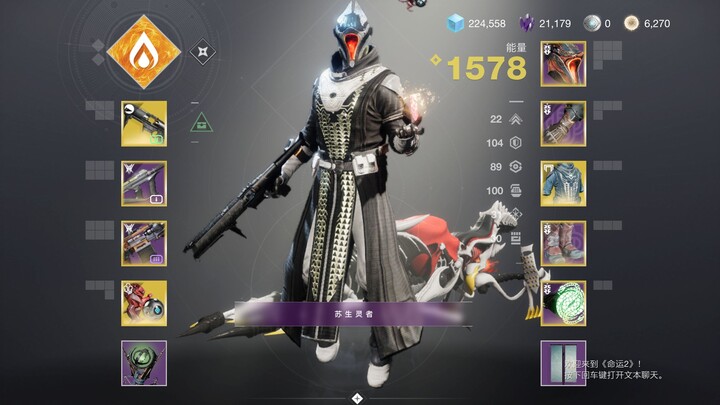Inspect the purple gauntlets slot
The height and width of the screenshot is (405, 720).
(563, 123)
